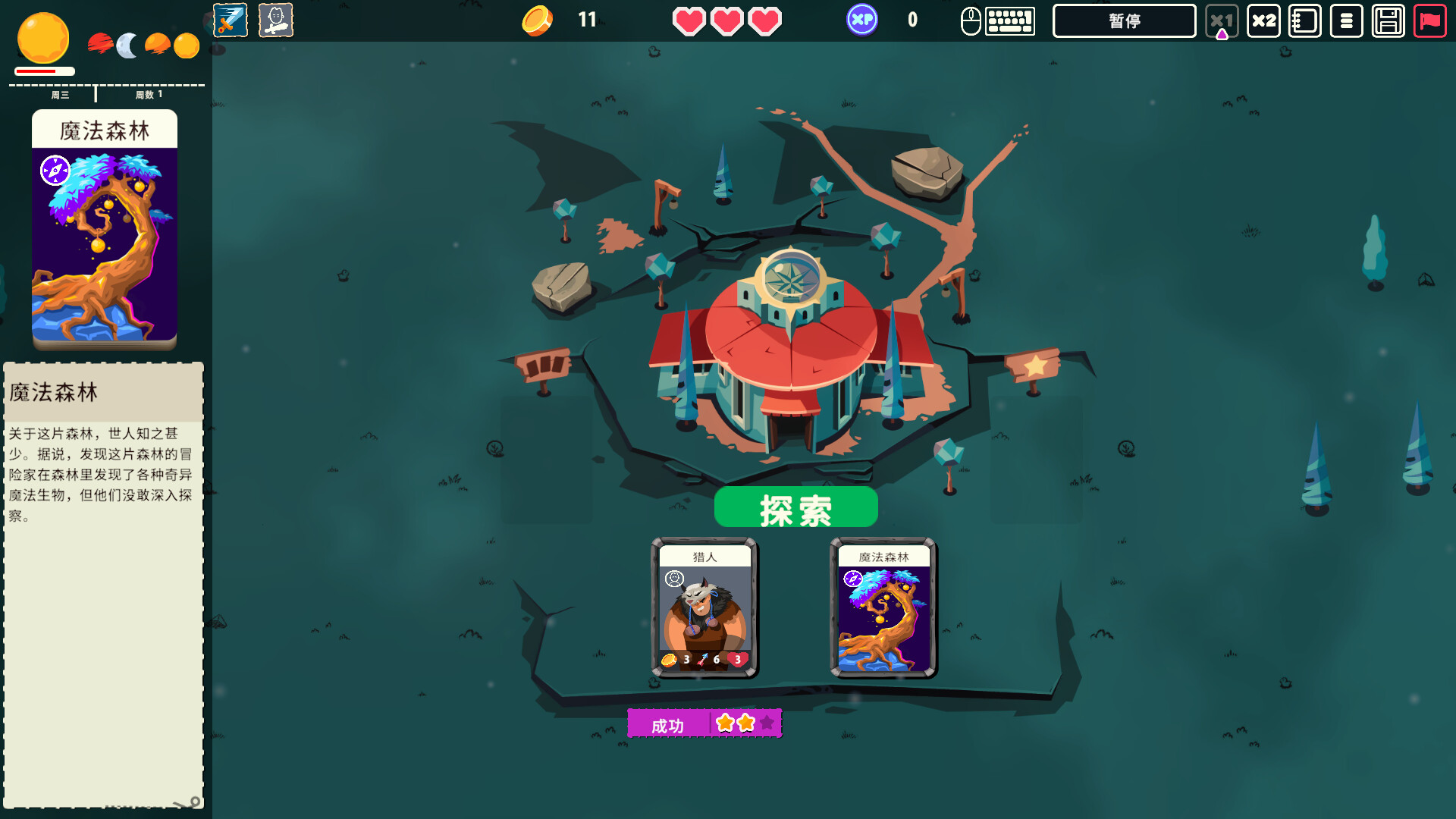Open the keyboard shortcuts icon

coord(1010,21)
